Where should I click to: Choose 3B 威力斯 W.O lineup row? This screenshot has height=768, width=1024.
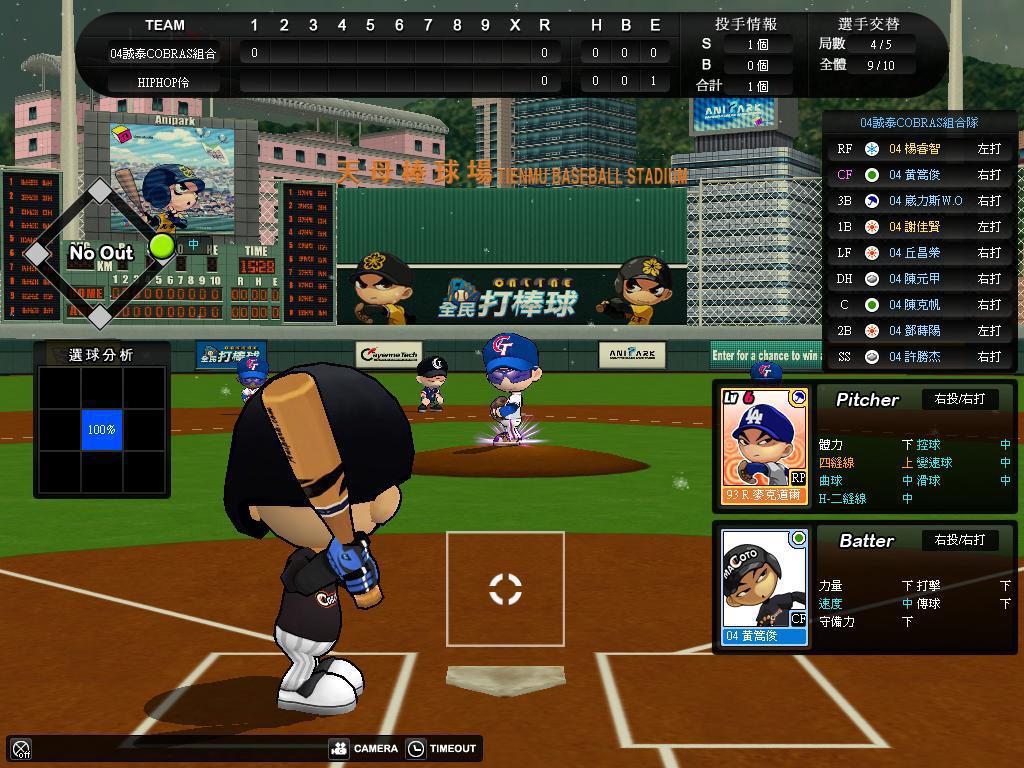(x=920, y=201)
